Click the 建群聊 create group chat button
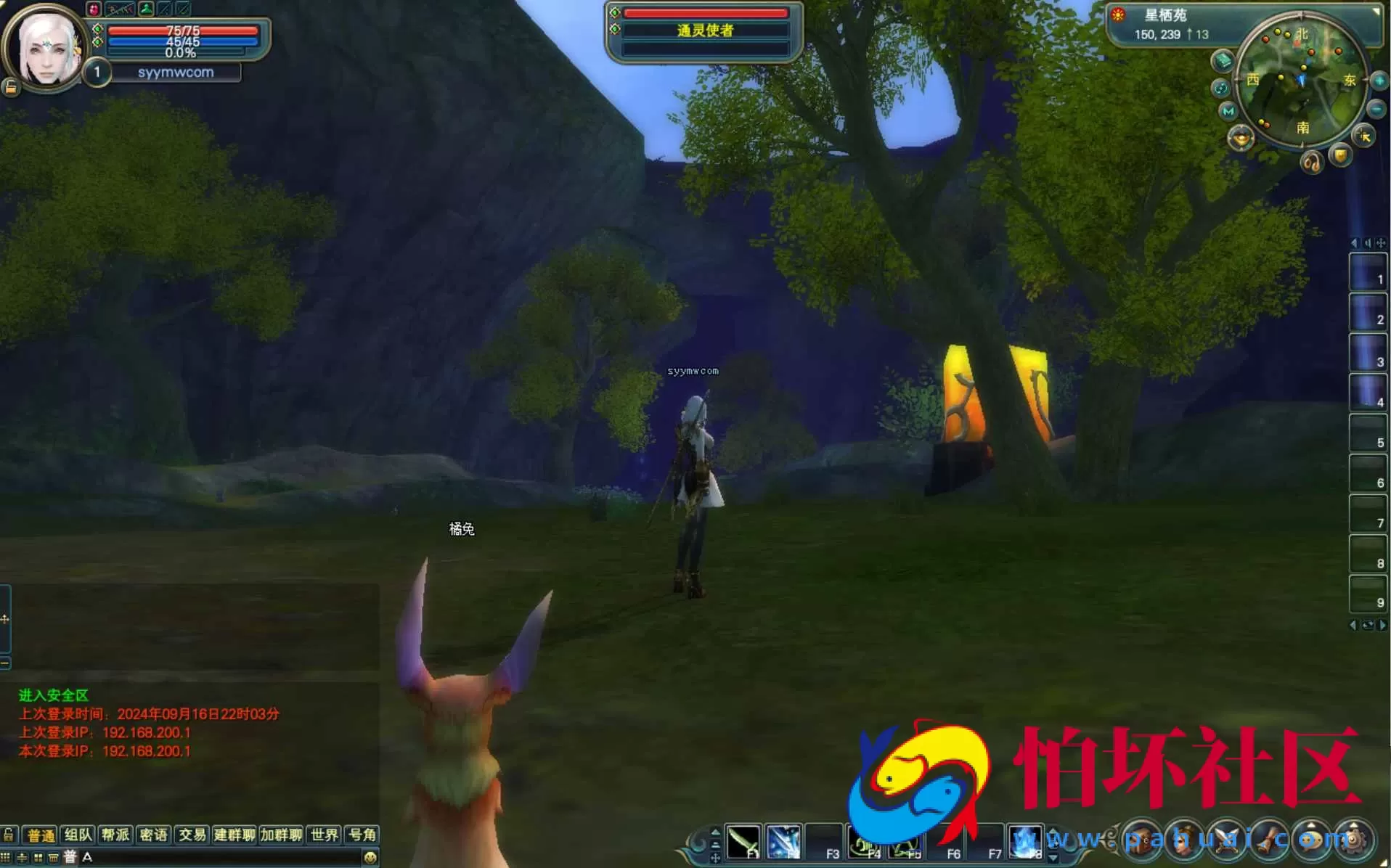The width and height of the screenshot is (1391, 868). 234,835
